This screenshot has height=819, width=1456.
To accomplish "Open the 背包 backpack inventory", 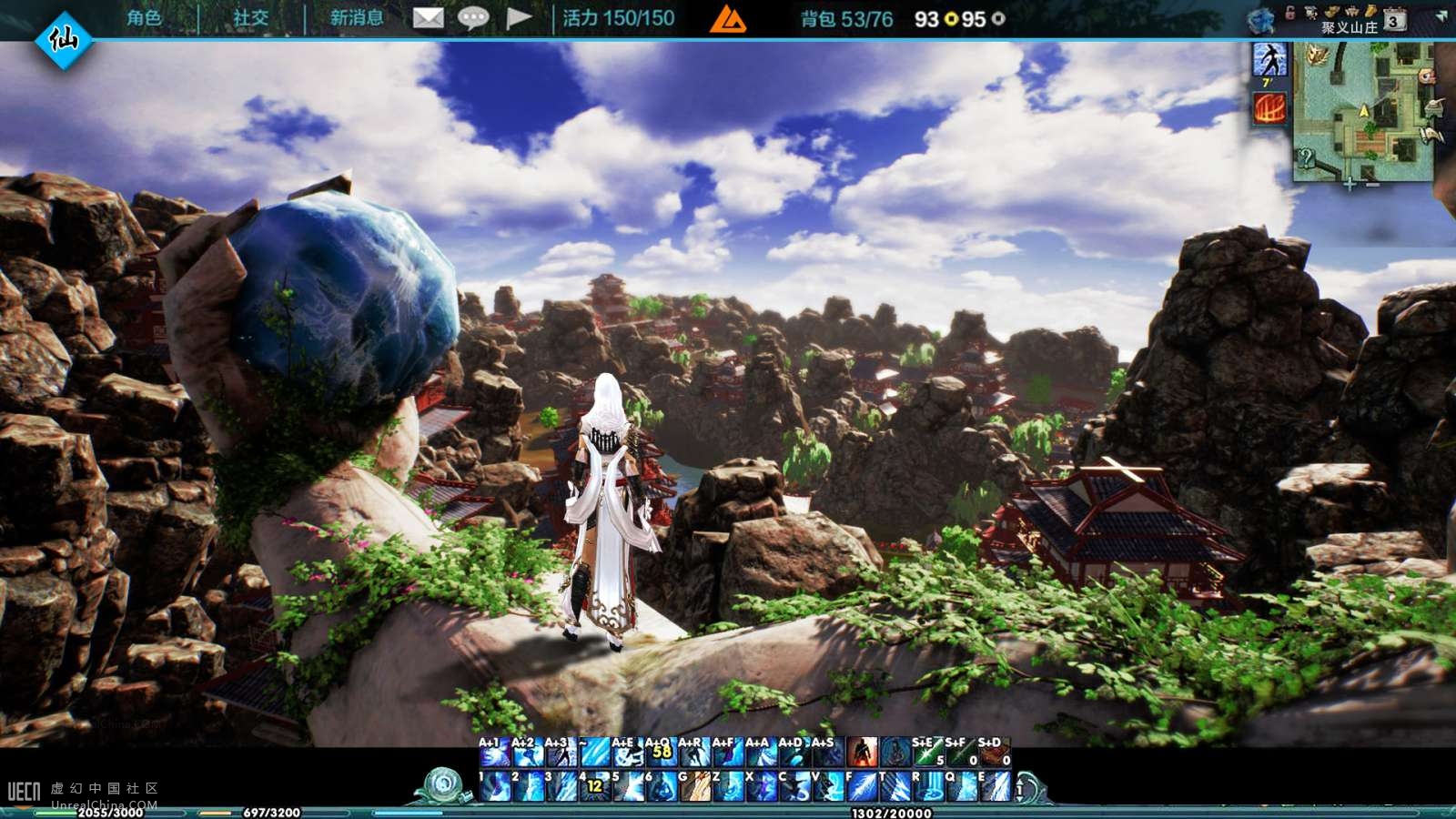I will click(845, 19).
